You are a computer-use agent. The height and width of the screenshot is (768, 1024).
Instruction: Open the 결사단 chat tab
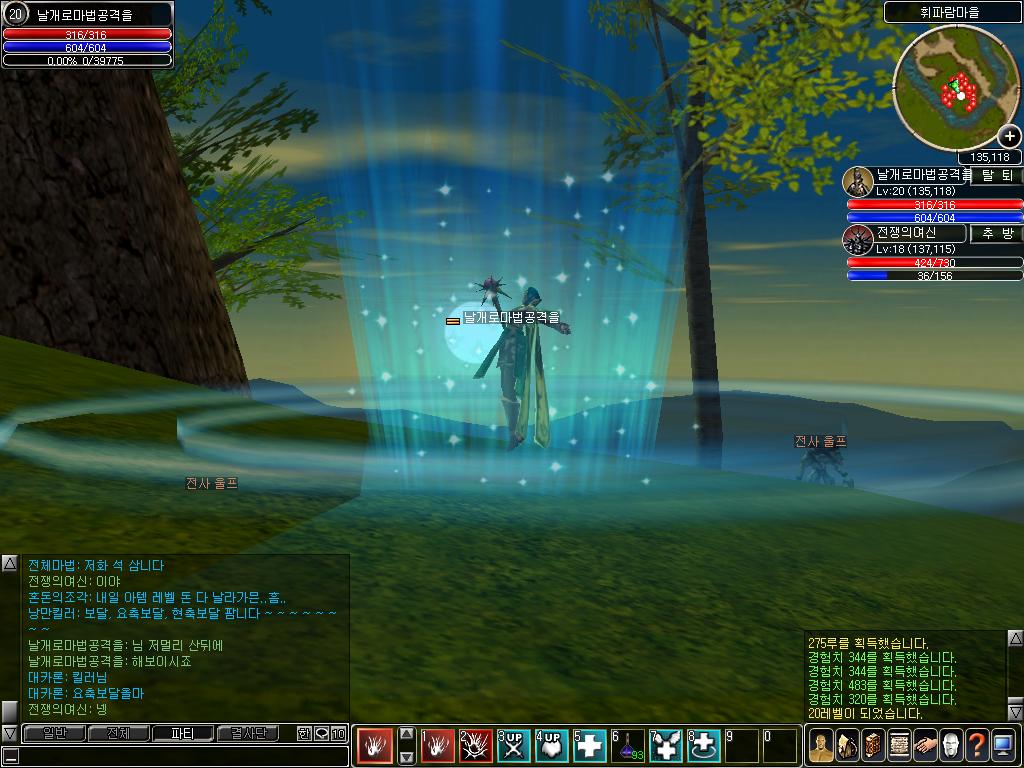click(248, 733)
